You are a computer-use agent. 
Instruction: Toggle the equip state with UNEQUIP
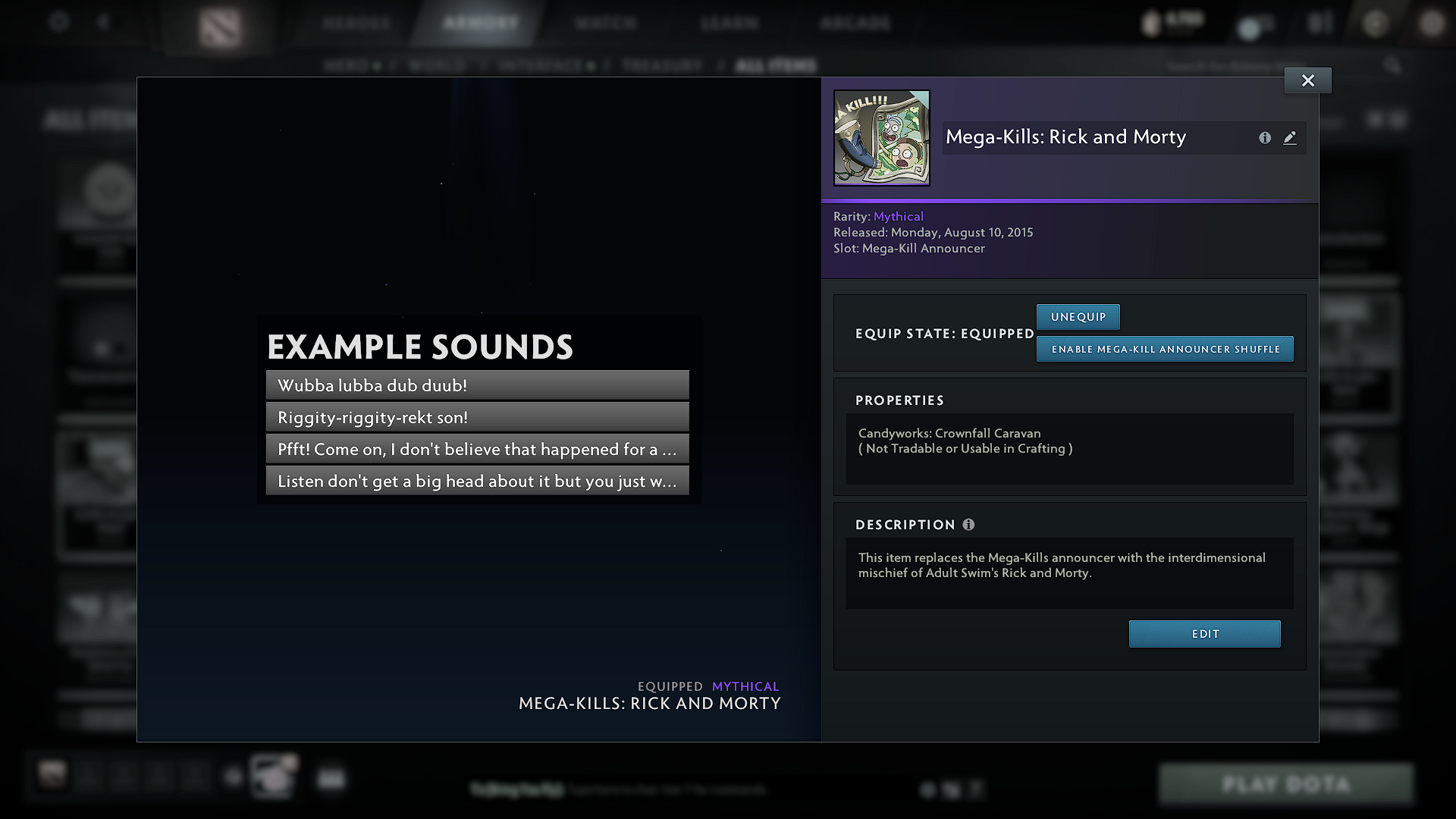tap(1078, 316)
